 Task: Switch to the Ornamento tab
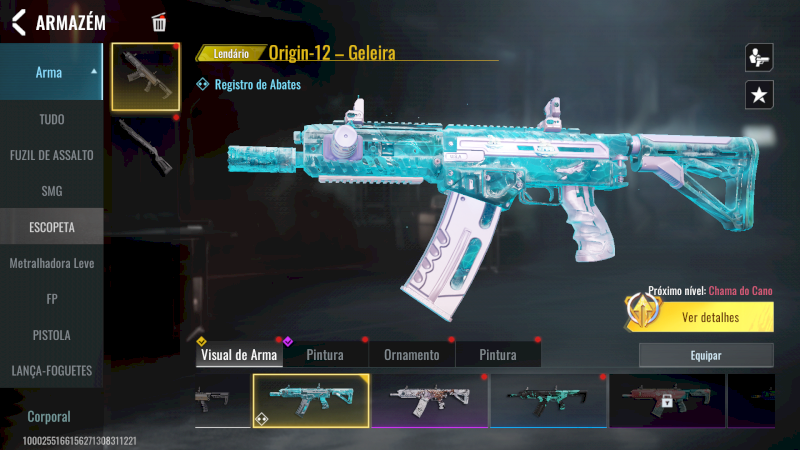[x=412, y=355]
